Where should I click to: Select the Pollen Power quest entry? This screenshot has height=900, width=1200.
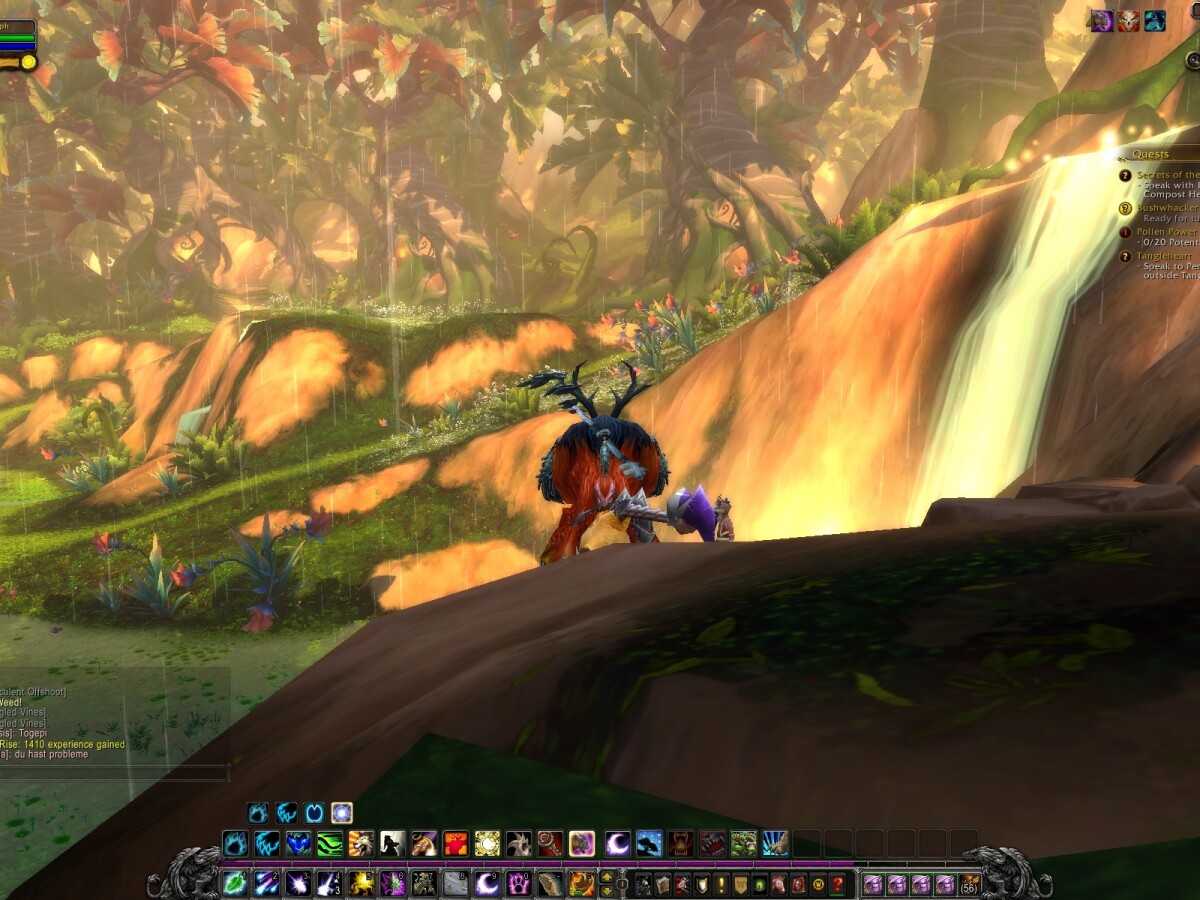[x=1166, y=232]
